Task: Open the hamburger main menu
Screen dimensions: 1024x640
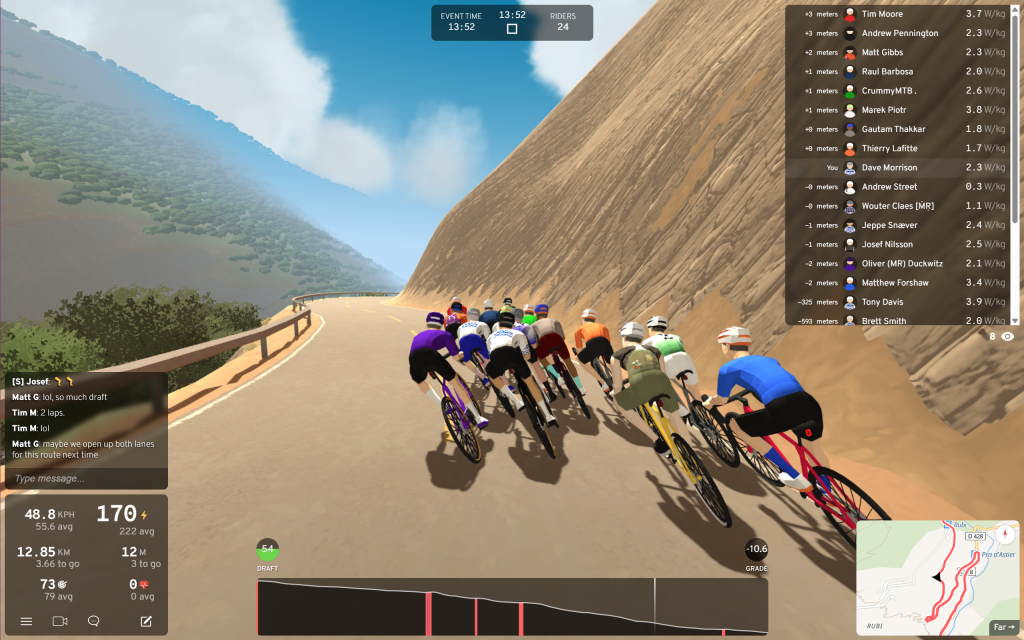Action: [x=26, y=621]
